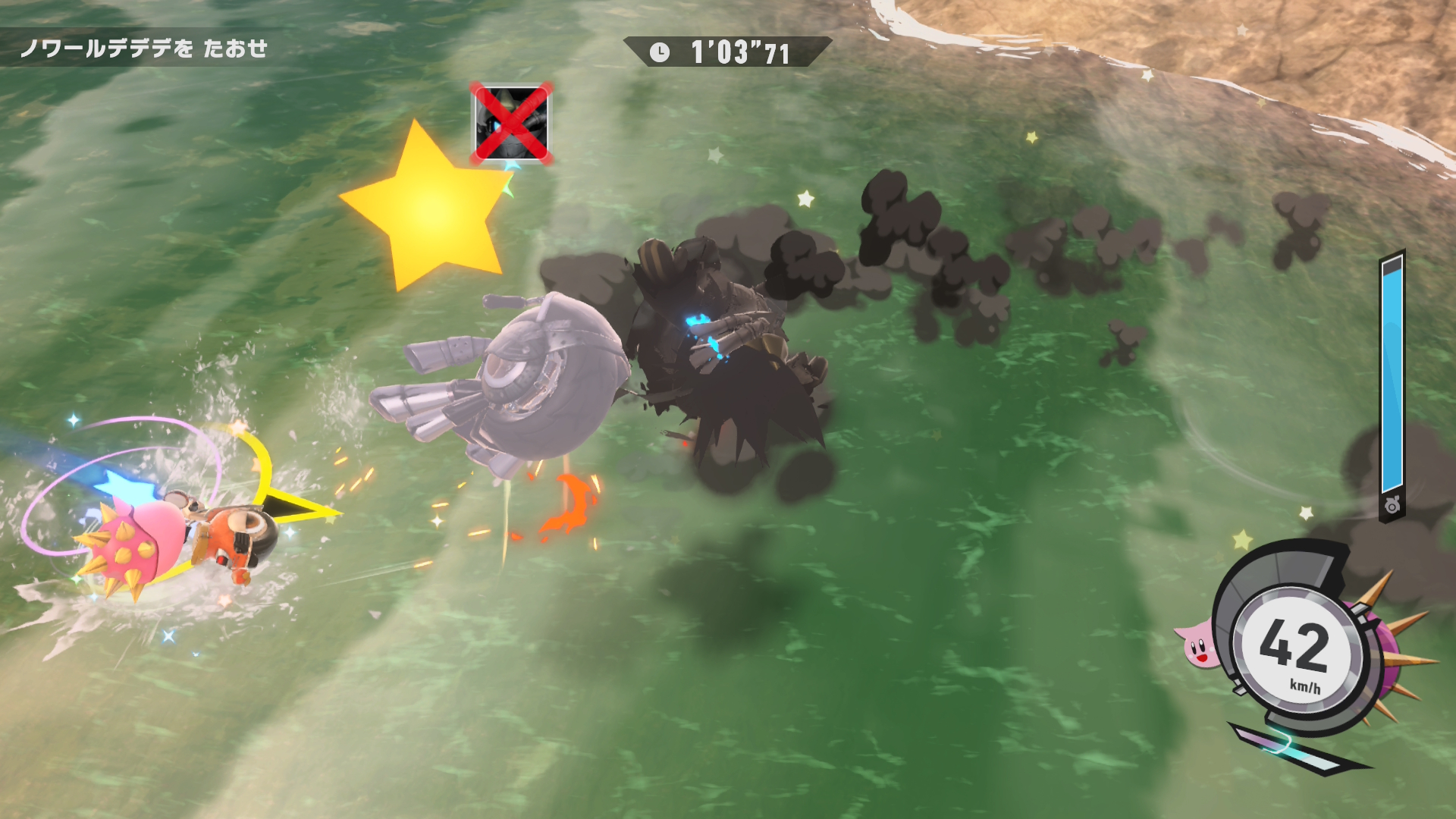Click the pink Kirby icon beside the speedometer
Viewport: 1456px width, 819px height.
coord(1194,642)
